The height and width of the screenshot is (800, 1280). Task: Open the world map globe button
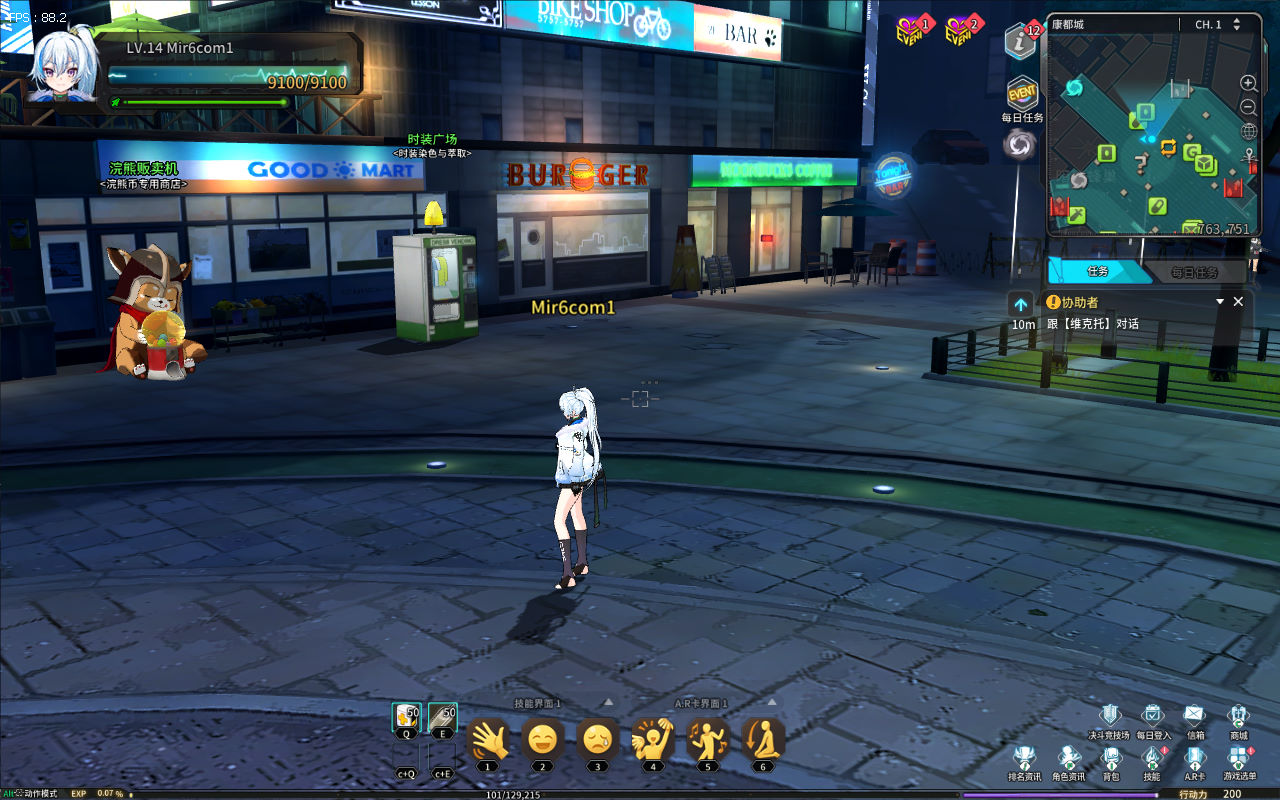[1249, 131]
